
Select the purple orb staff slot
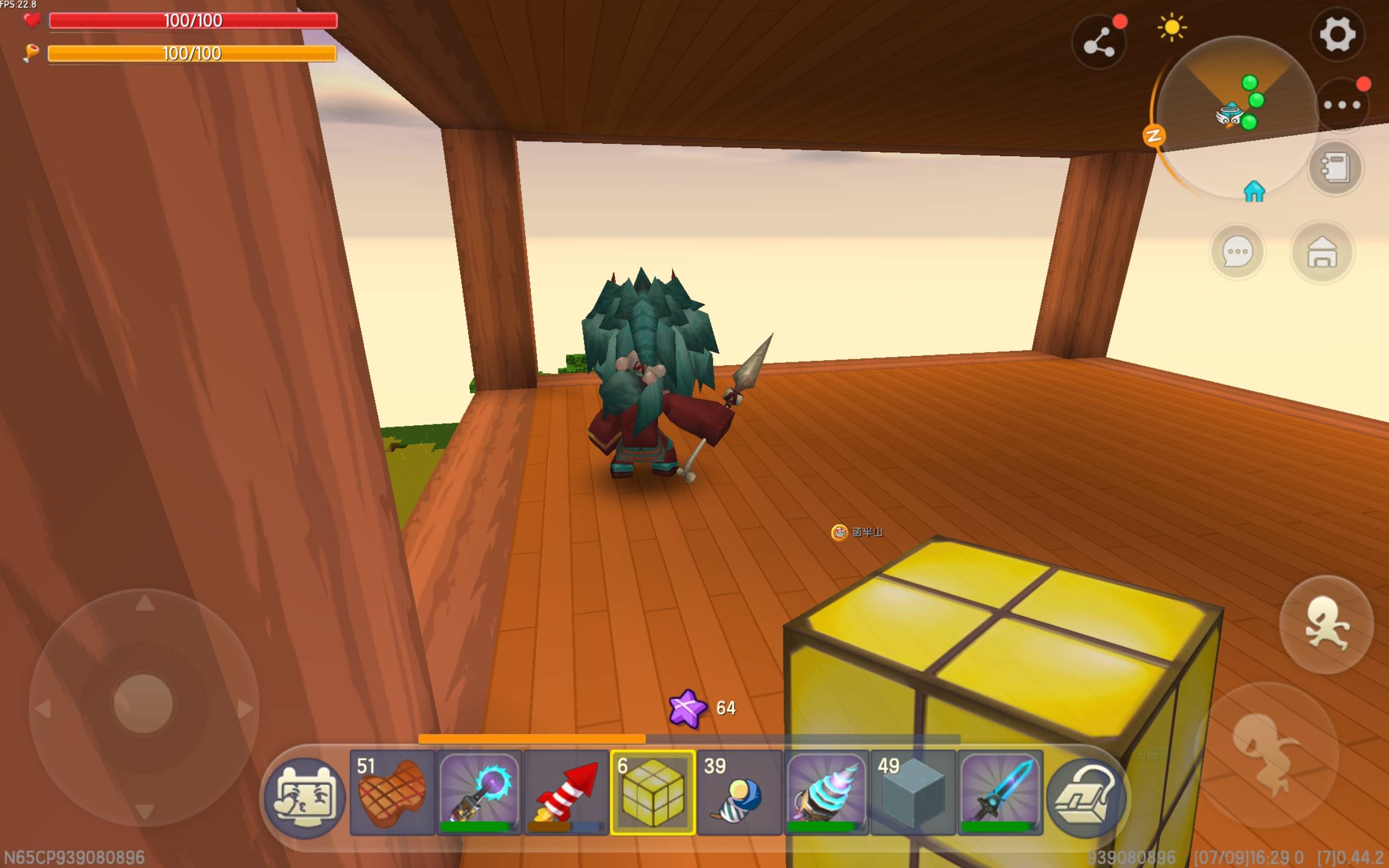click(479, 792)
